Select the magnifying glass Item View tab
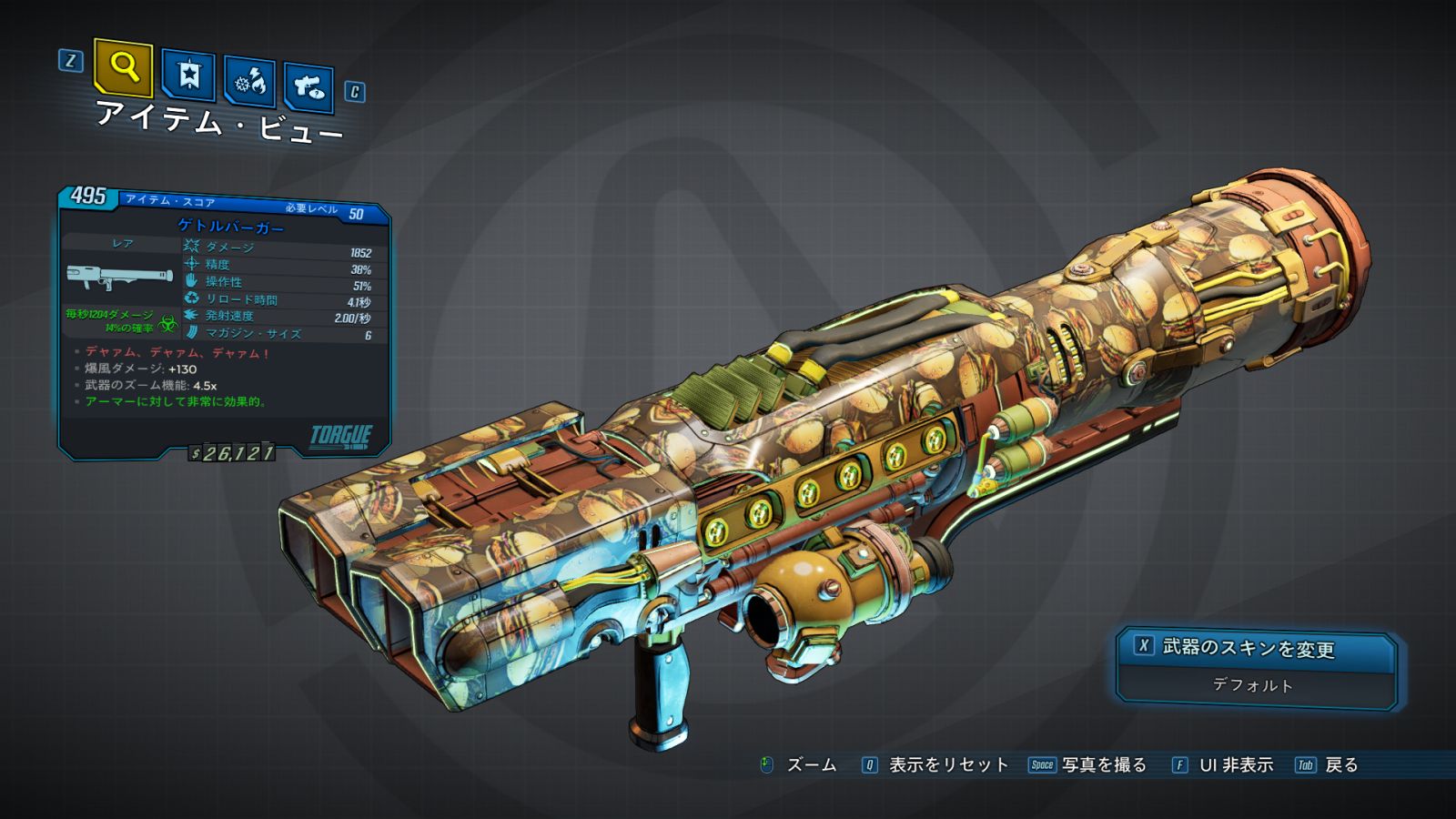The width and height of the screenshot is (1456, 819). 123,67
